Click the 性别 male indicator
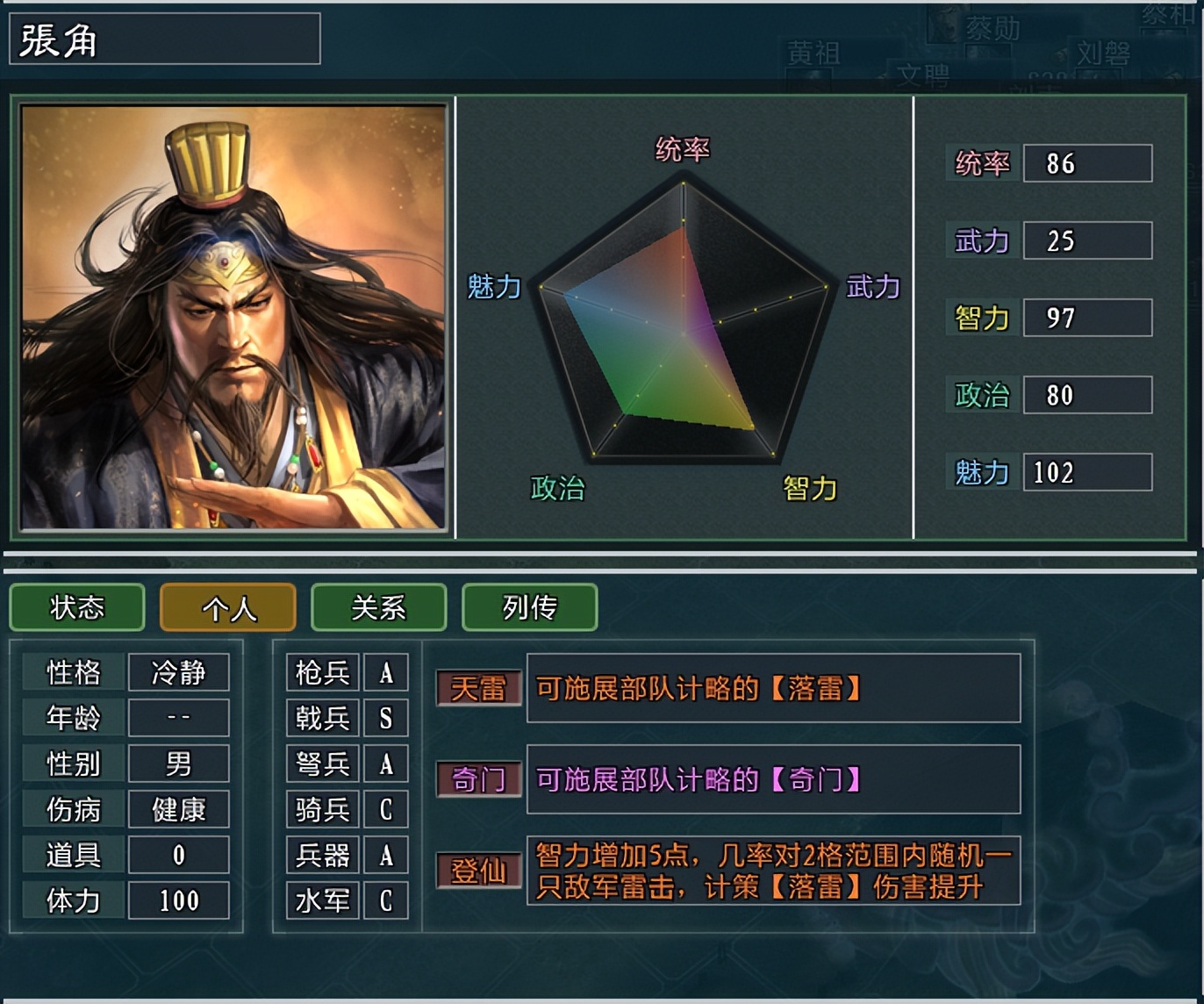The height and width of the screenshot is (1004, 1204). tap(178, 764)
